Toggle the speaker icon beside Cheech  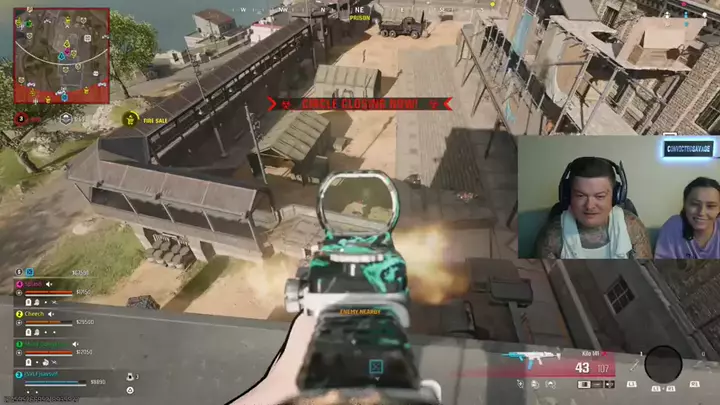[x=52, y=314]
